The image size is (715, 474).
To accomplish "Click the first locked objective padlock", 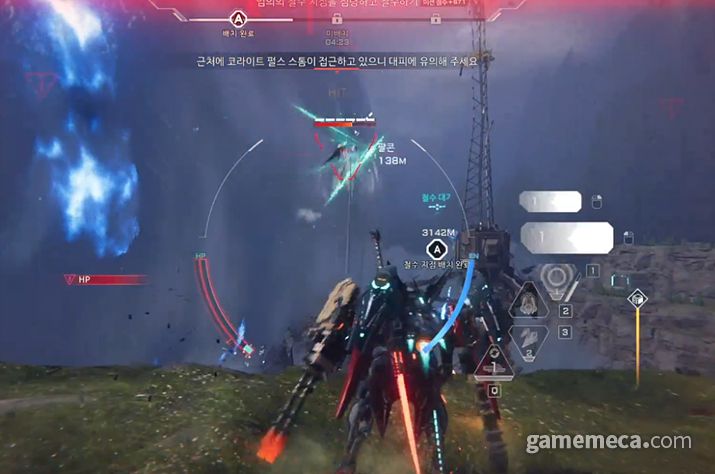I will tap(336, 18).
